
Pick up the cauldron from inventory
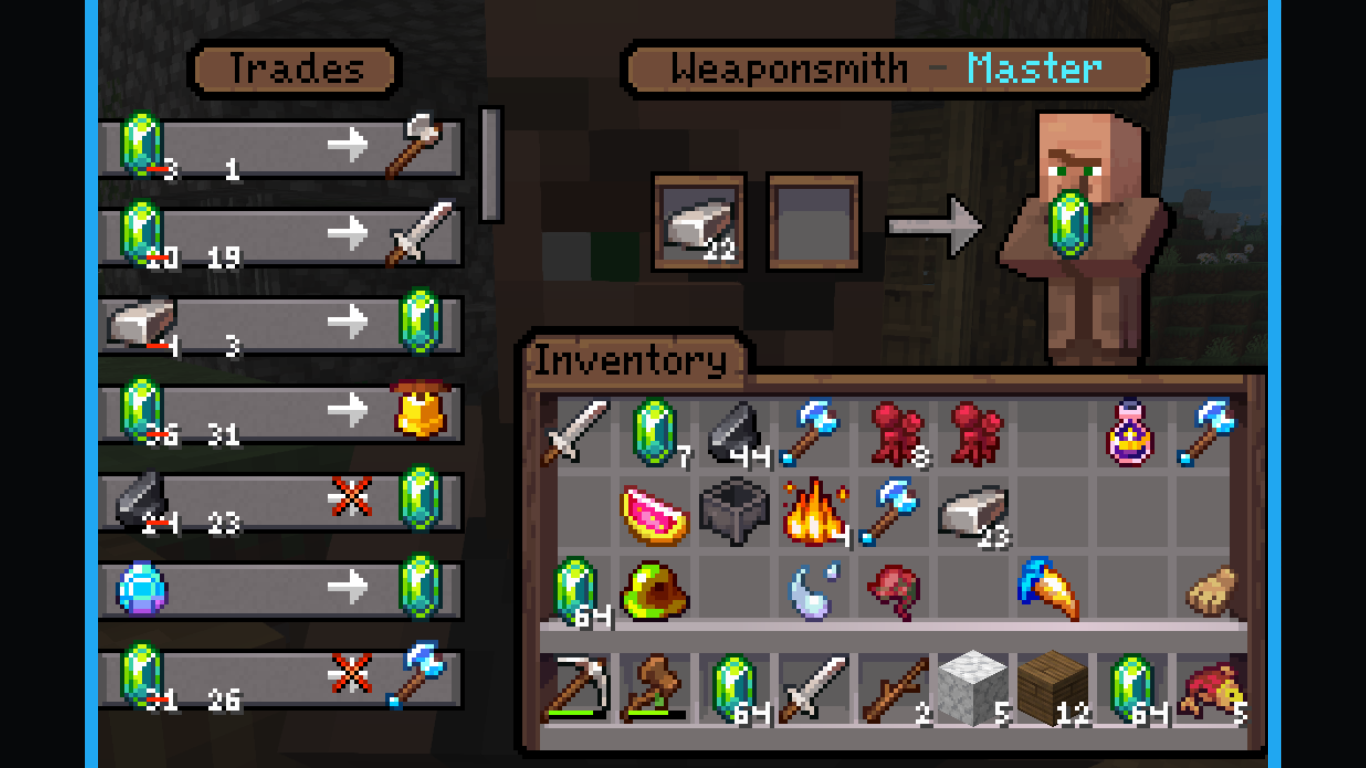(x=733, y=511)
